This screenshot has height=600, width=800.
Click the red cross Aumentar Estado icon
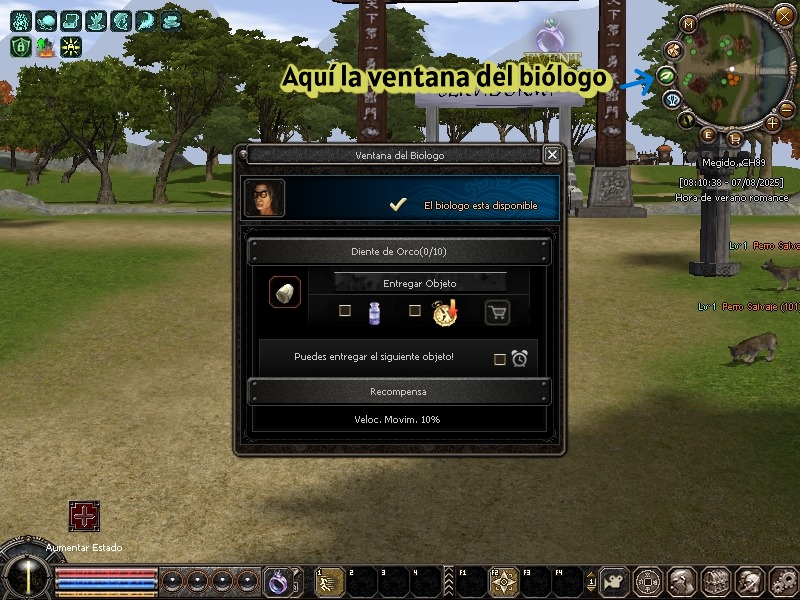pos(84,516)
